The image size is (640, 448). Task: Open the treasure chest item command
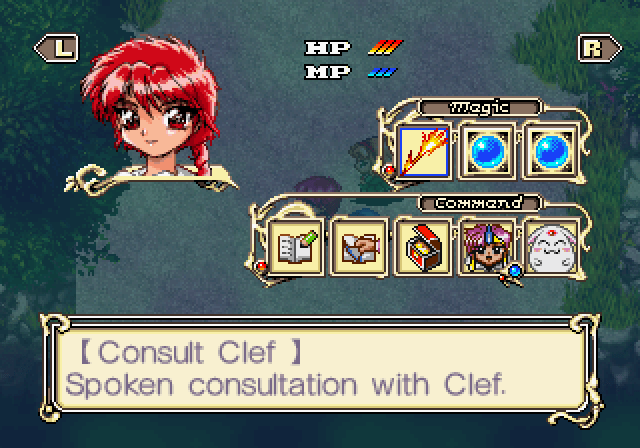point(423,245)
